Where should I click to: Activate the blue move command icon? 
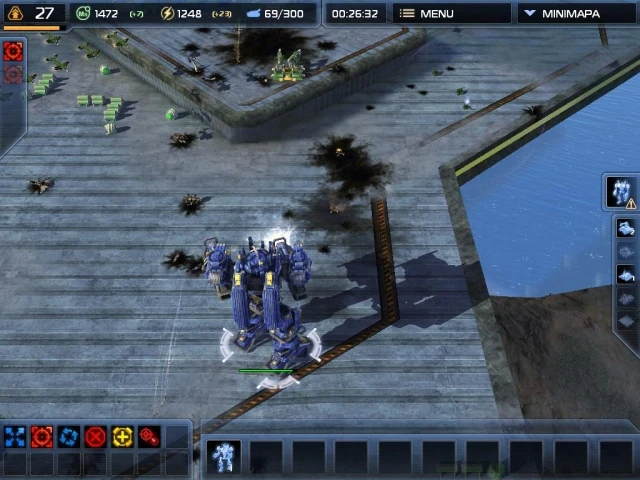(x=14, y=436)
